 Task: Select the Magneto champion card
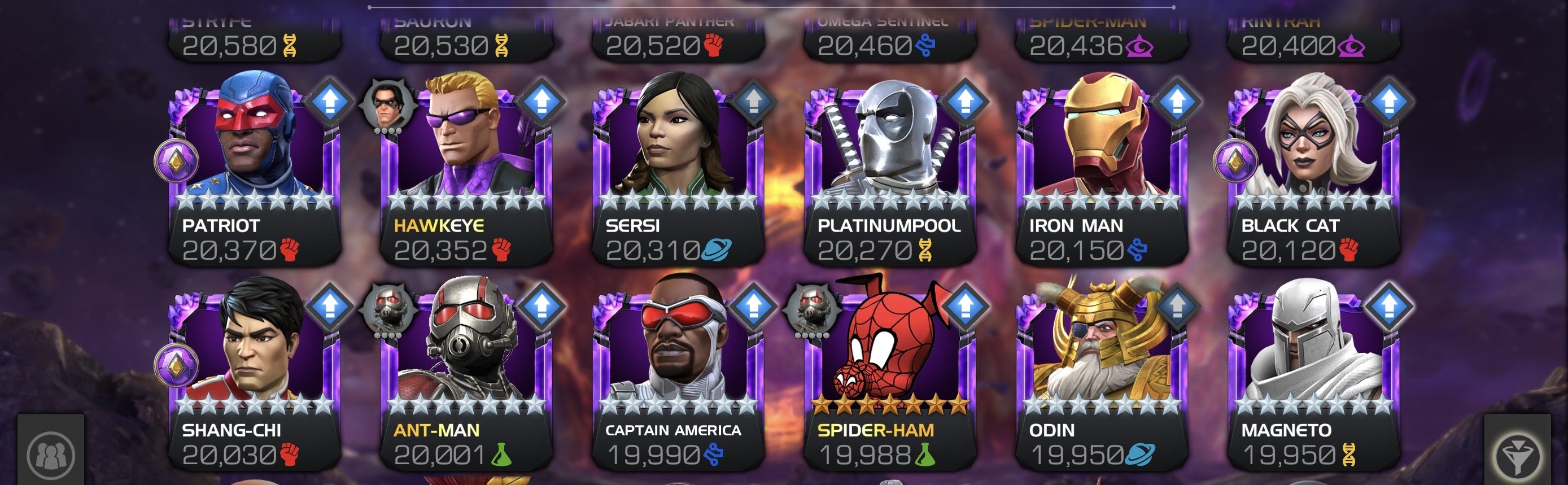pos(1313,375)
